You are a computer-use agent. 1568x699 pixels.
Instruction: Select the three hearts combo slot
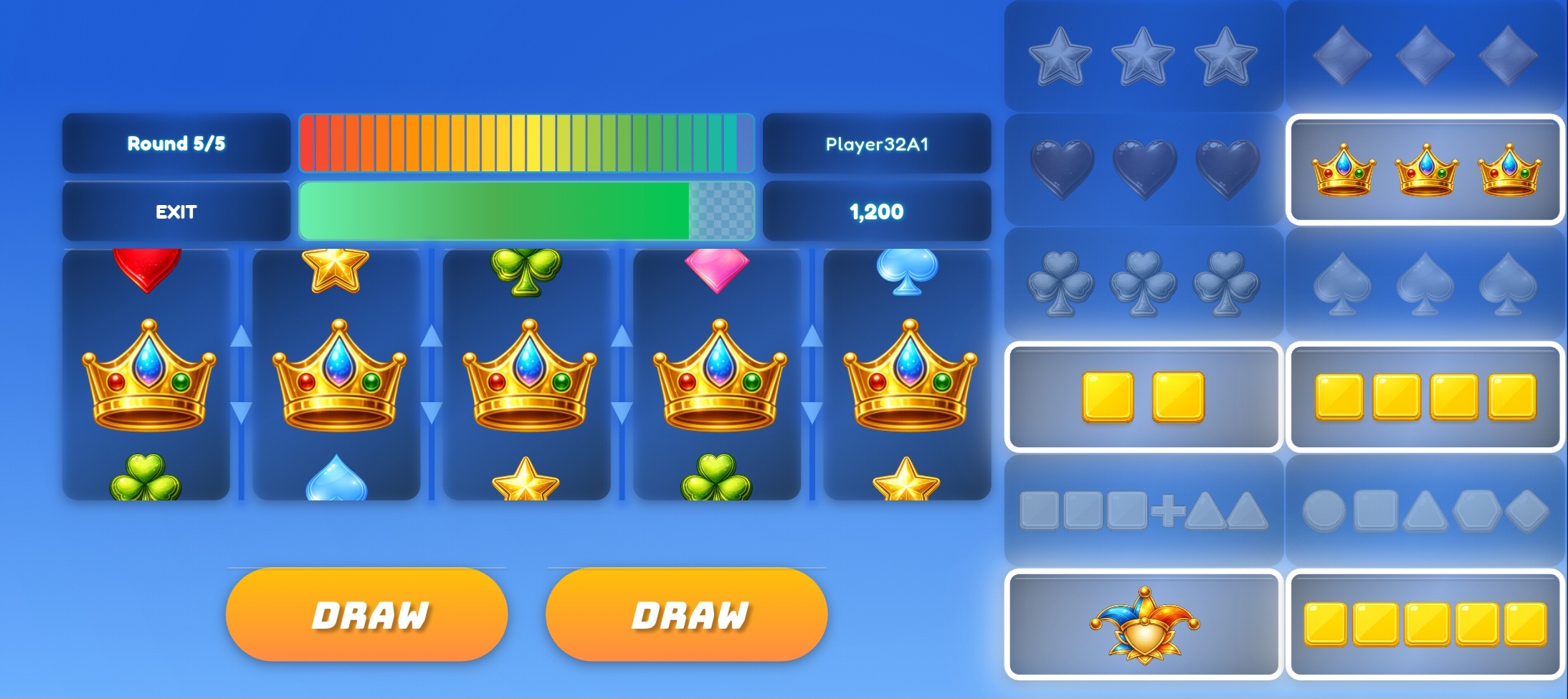click(1141, 170)
